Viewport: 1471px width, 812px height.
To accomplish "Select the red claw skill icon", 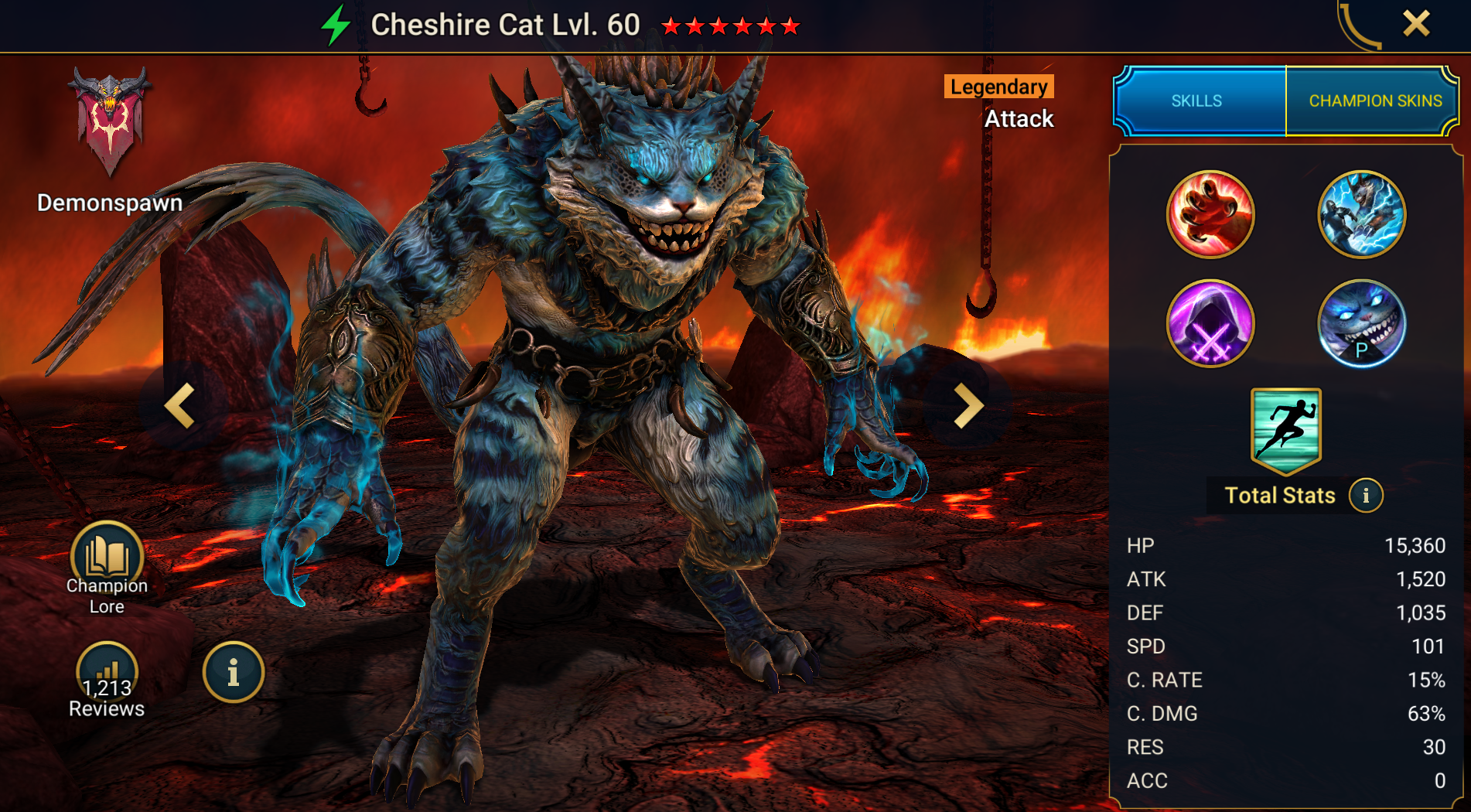I will [1210, 214].
